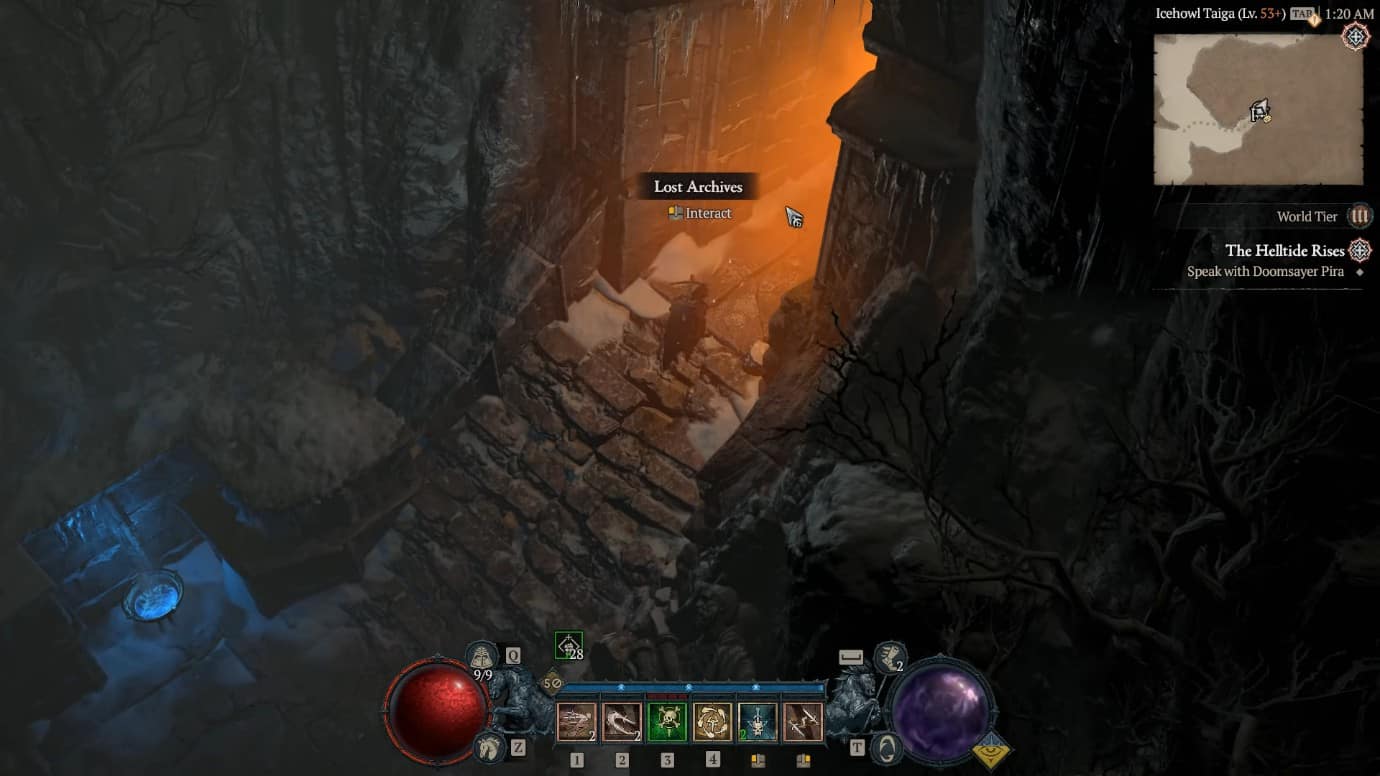
Task: Select the poison skill in slot 3
Action: point(668,722)
